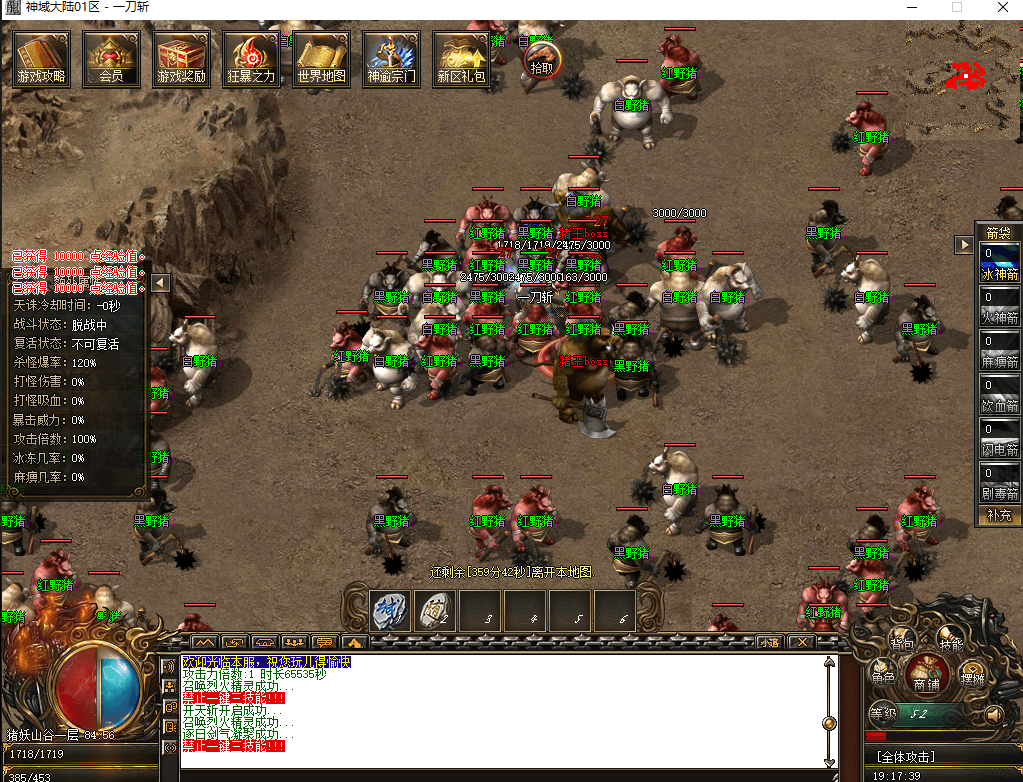Open the 神谕宗门 sect menu
The width and height of the screenshot is (1023, 782).
[391, 58]
